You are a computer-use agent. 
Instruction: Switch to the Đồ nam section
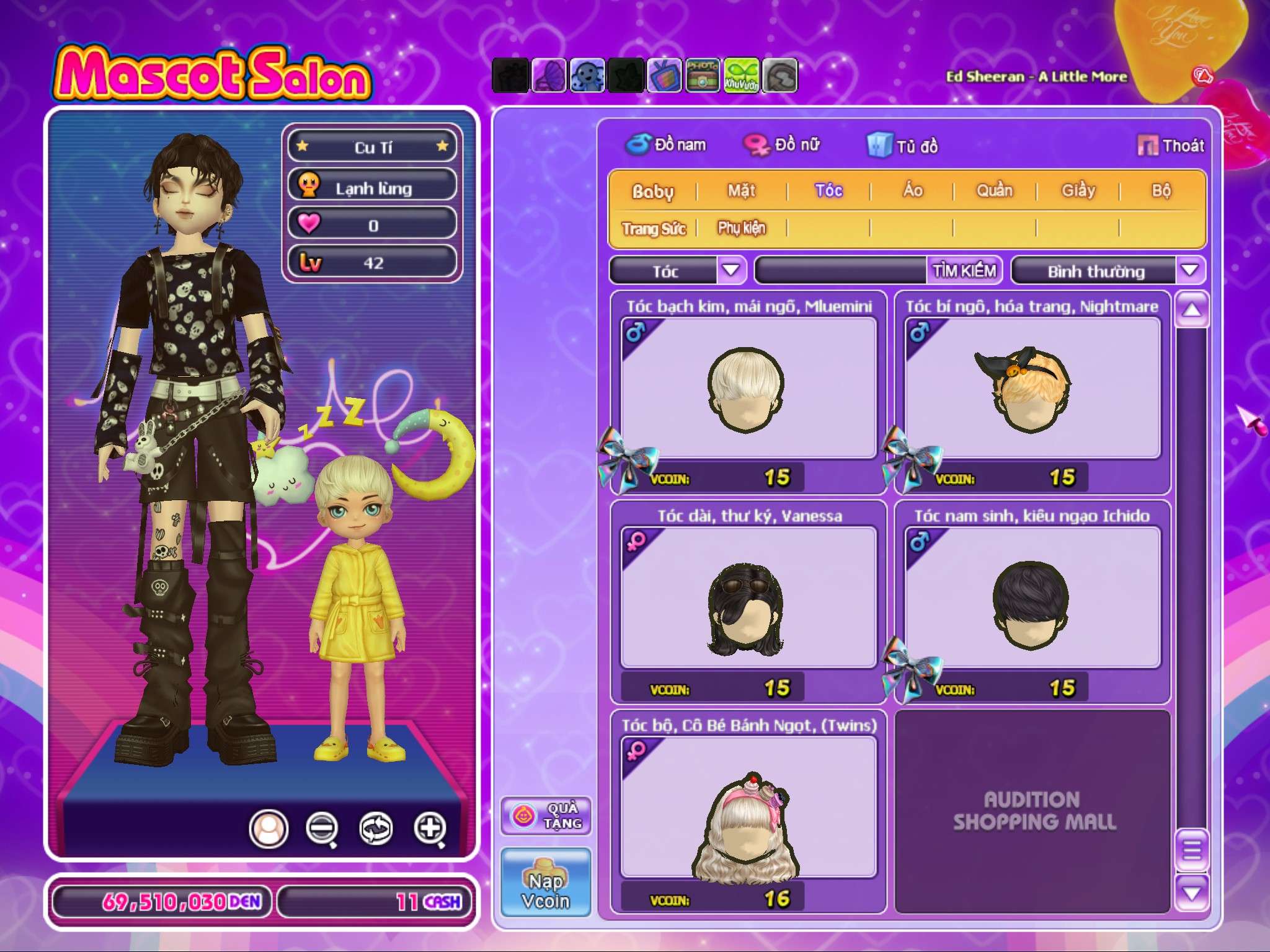[x=666, y=145]
